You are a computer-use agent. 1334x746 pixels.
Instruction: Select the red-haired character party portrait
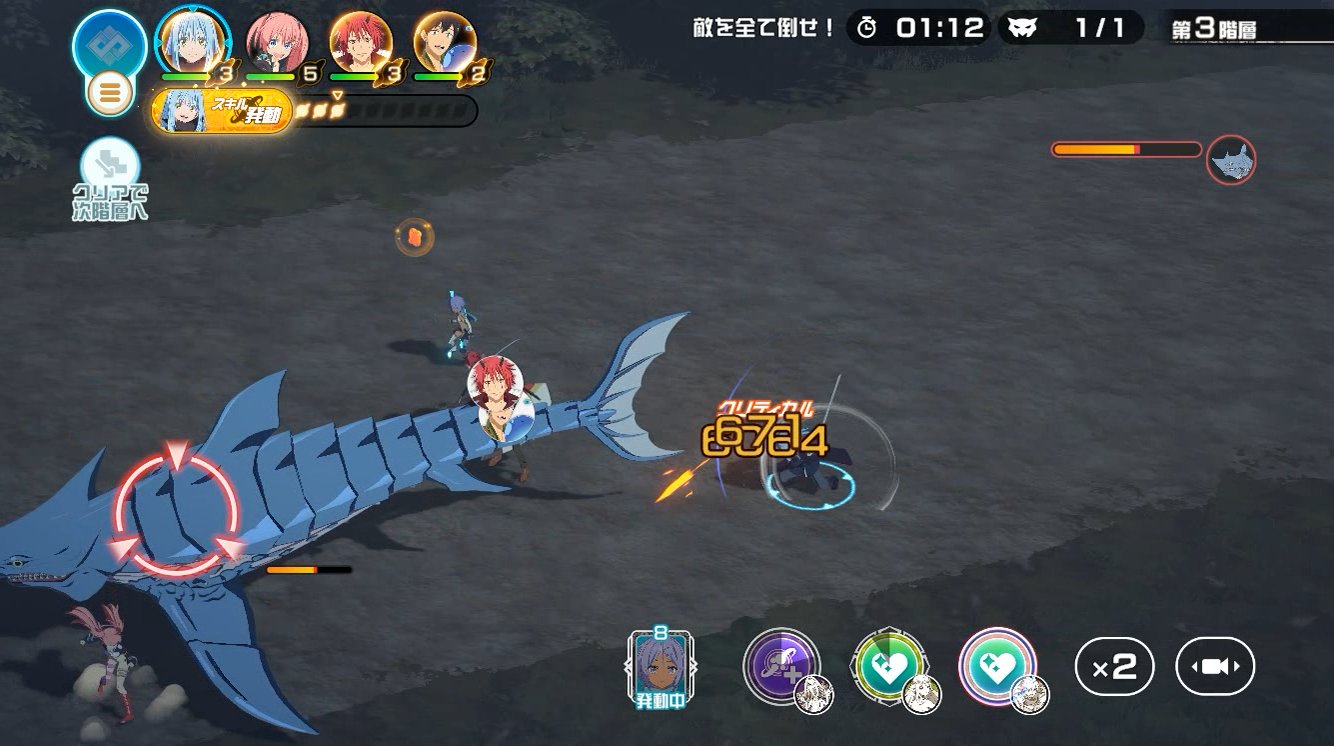(x=360, y=44)
